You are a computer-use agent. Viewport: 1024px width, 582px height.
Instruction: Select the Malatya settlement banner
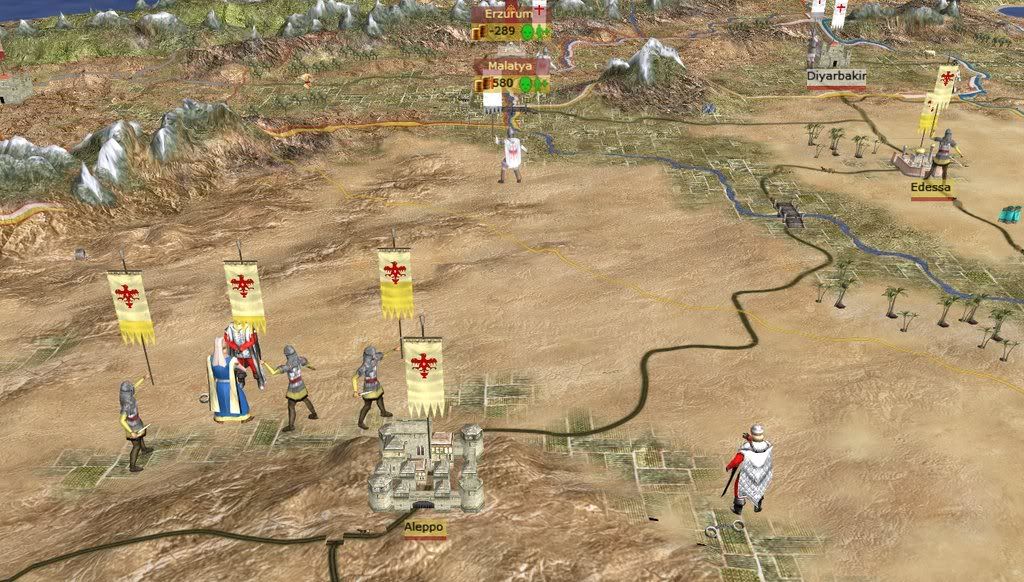coord(511,65)
